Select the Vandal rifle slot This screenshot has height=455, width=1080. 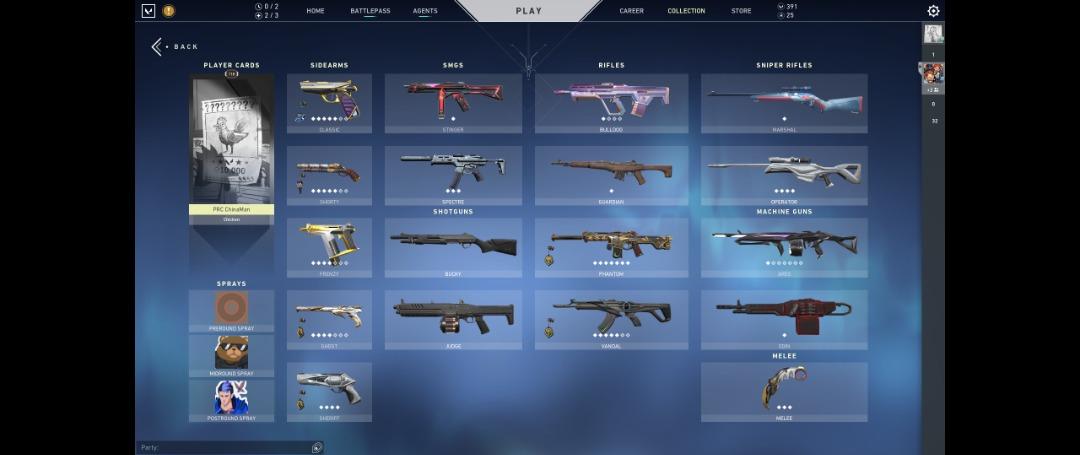(611, 319)
